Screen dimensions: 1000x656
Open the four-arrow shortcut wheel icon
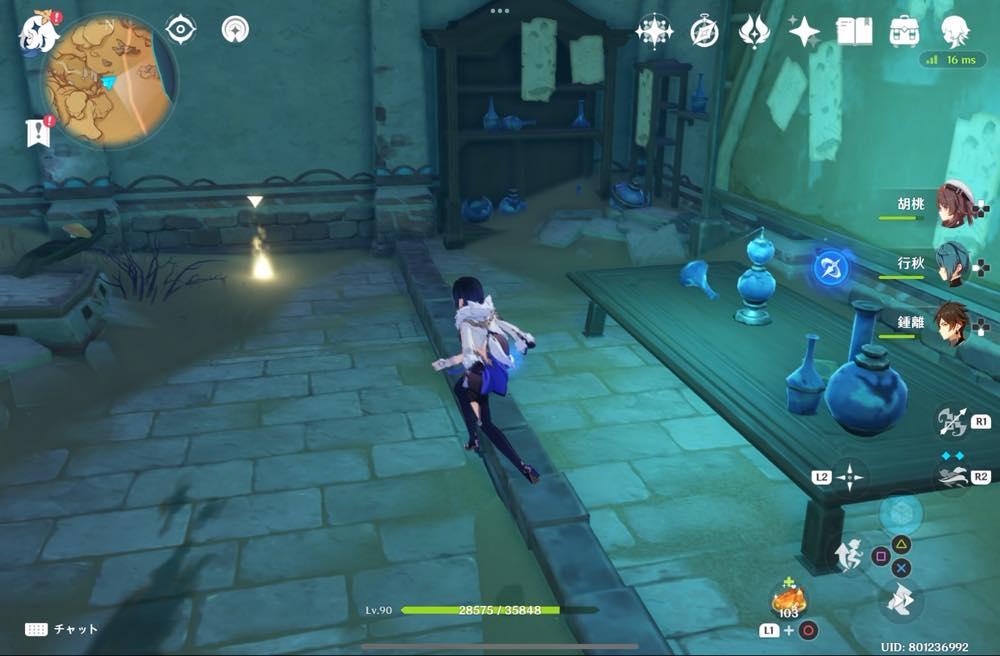850,477
